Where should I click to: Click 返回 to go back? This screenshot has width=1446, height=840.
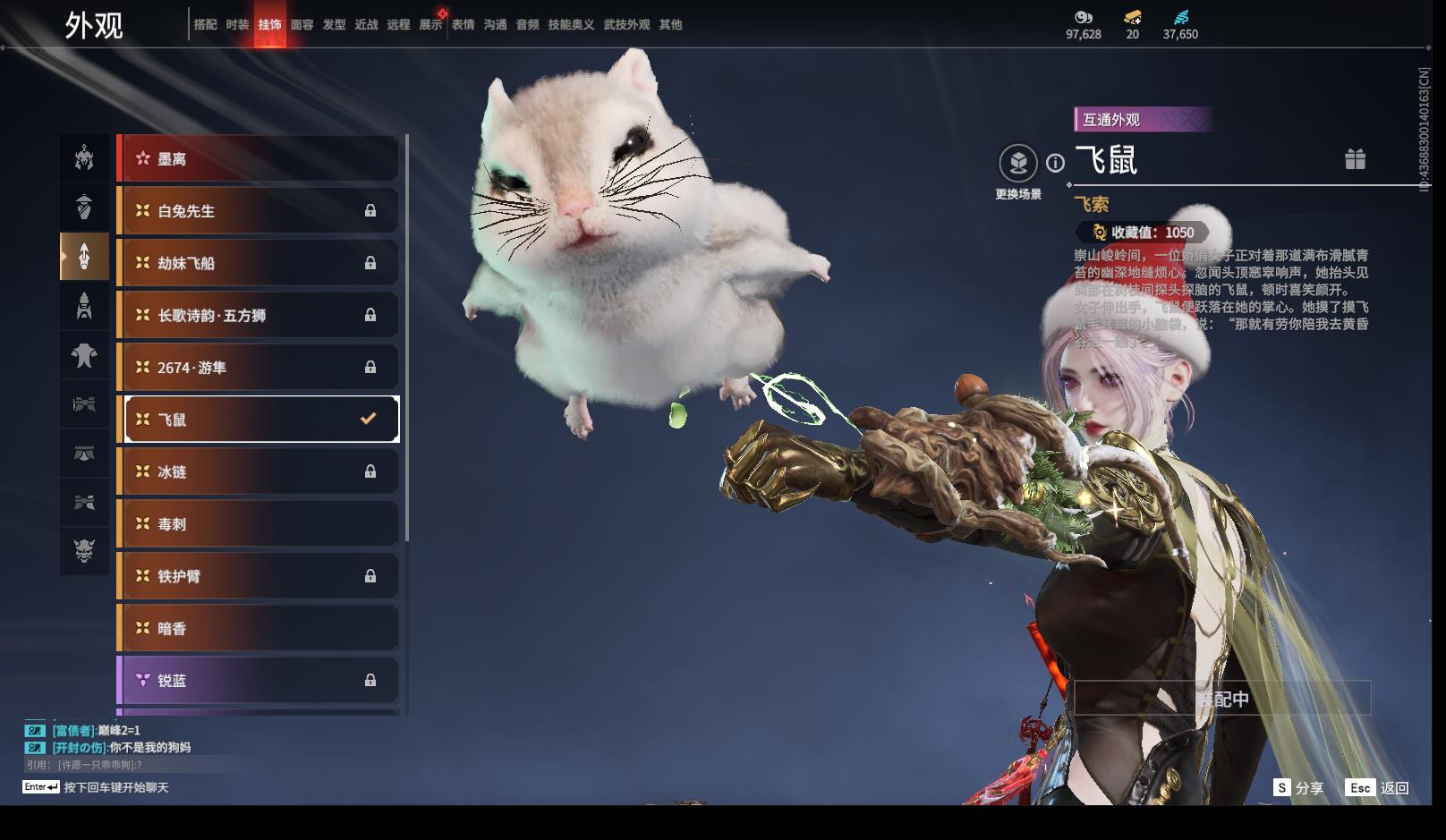pos(1378,788)
